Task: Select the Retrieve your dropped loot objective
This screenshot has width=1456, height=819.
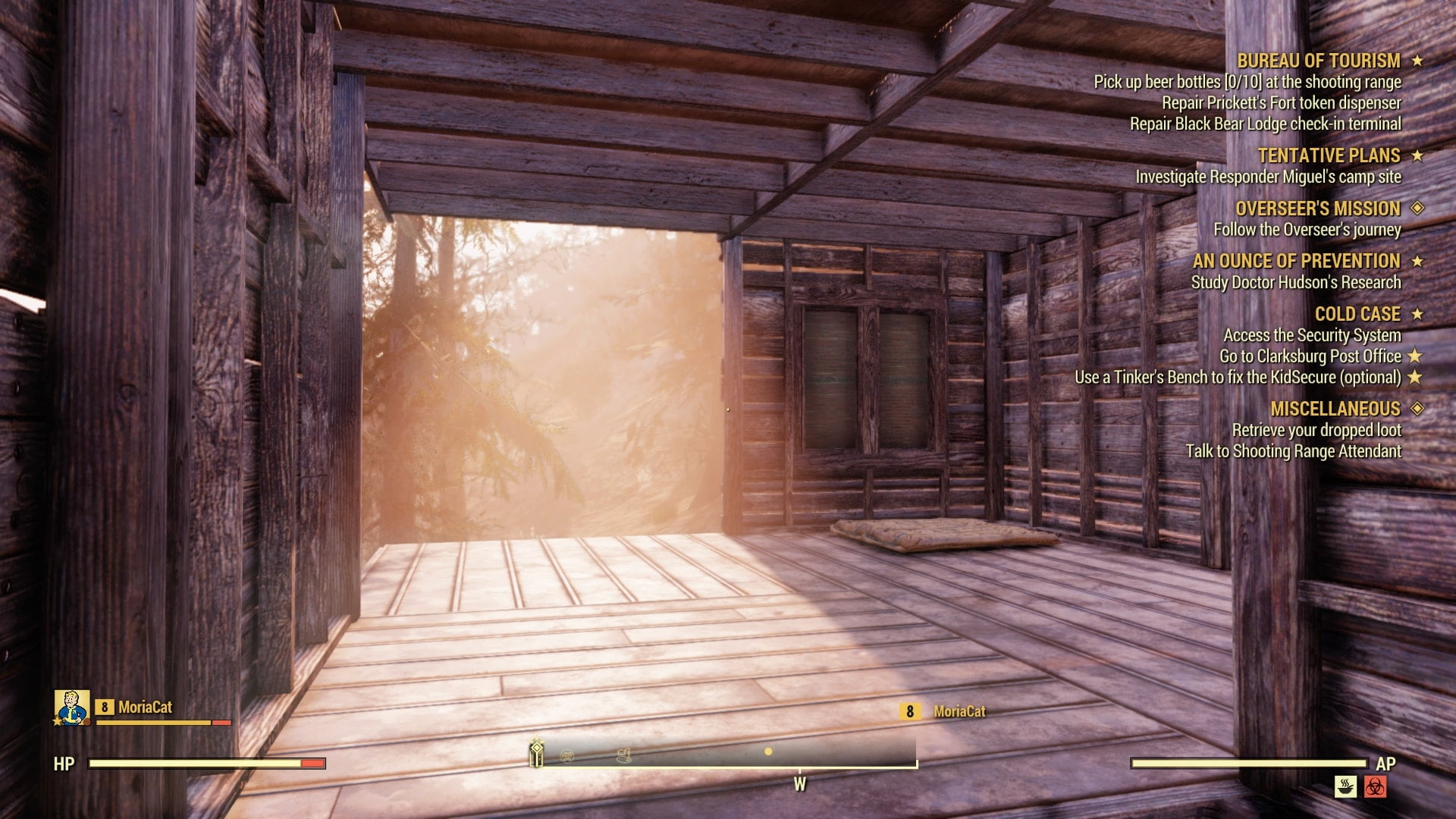Action: point(1316,430)
